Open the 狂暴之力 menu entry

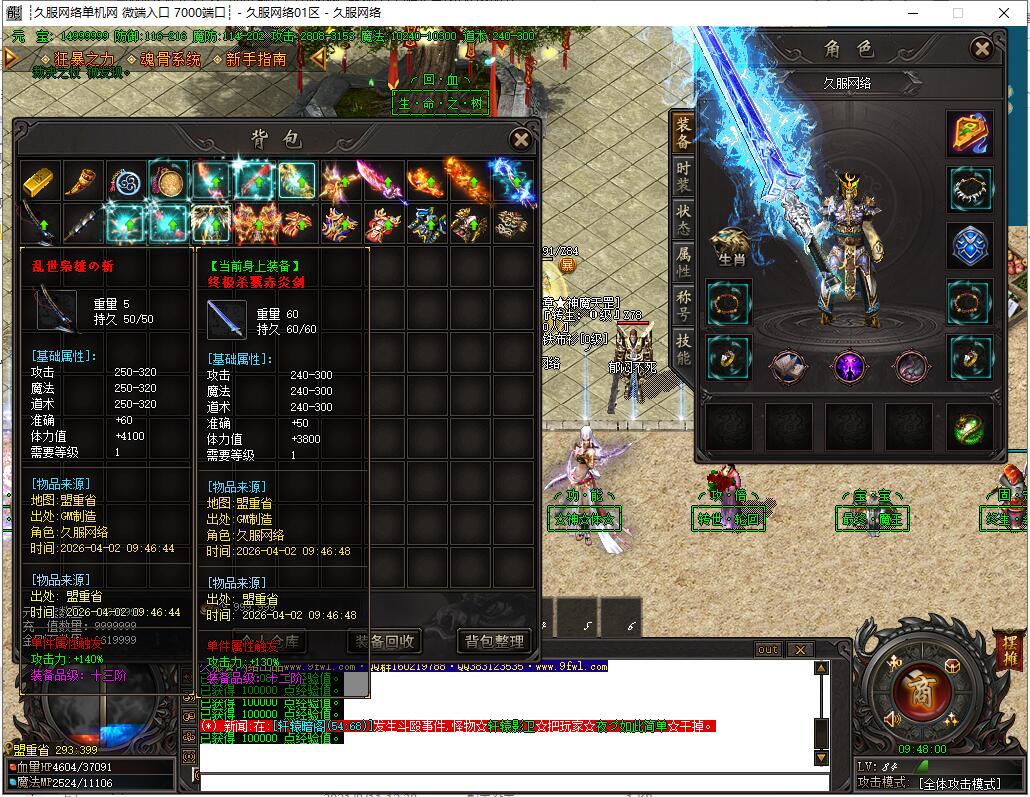pyautogui.click(x=84, y=60)
